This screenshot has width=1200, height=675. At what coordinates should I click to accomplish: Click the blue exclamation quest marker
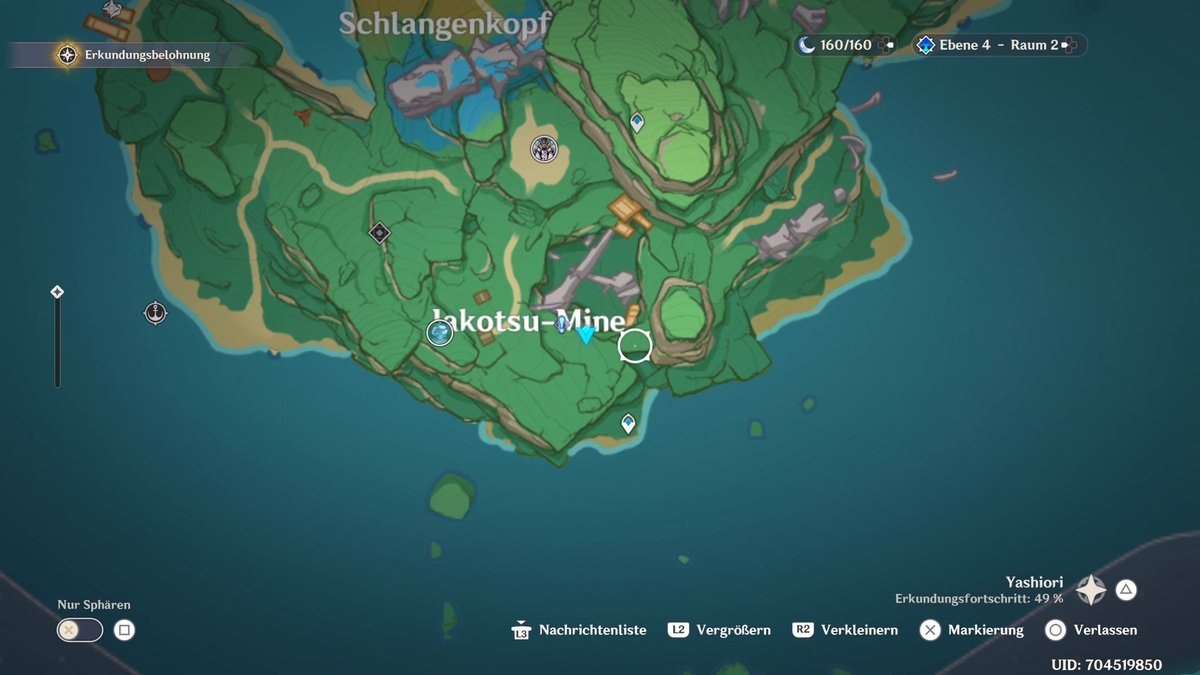pos(563,324)
